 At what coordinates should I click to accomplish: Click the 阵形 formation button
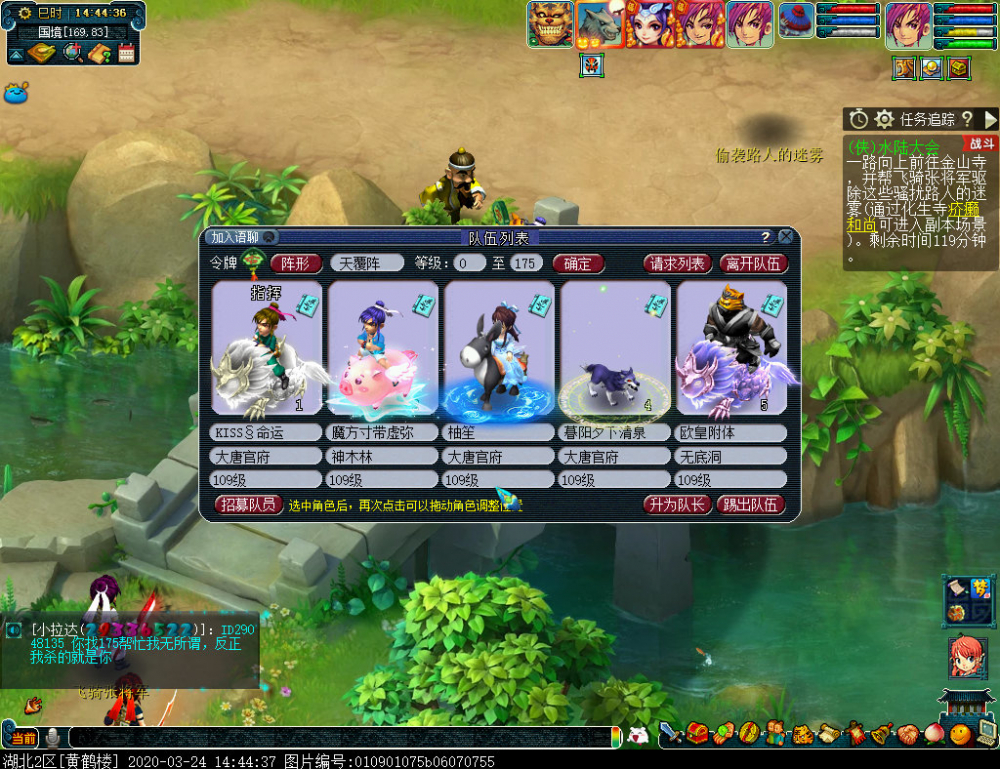click(296, 264)
